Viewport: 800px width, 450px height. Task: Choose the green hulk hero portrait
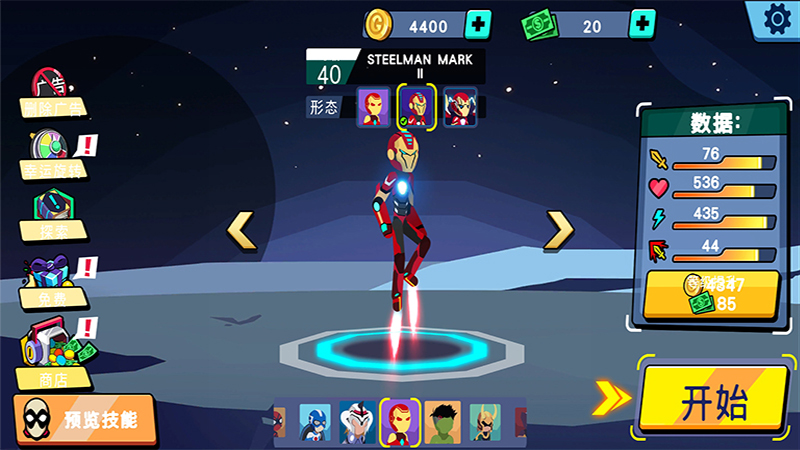442,422
